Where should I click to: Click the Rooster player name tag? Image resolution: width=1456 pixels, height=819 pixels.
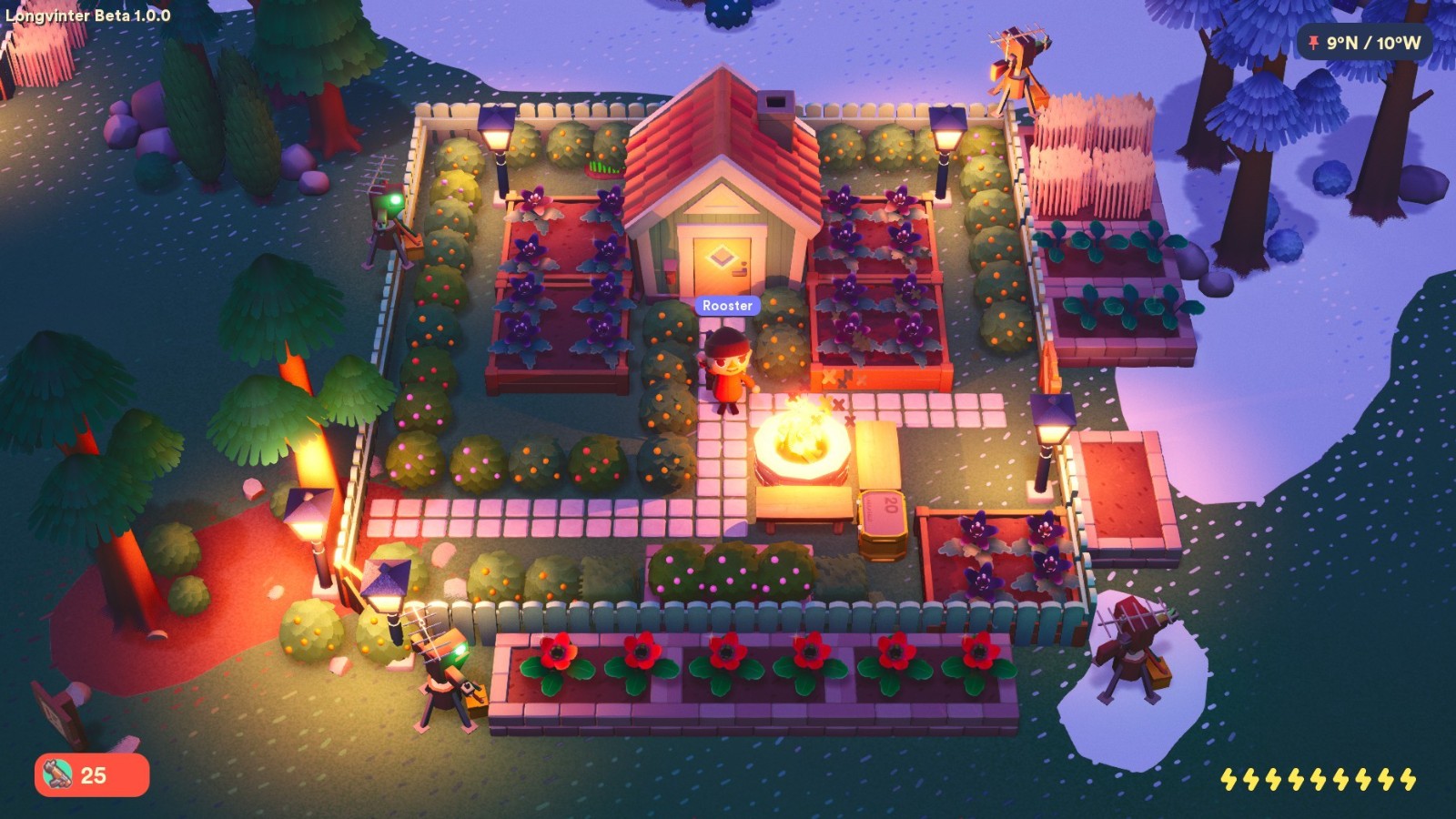pyautogui.click(x=727, y=306)
